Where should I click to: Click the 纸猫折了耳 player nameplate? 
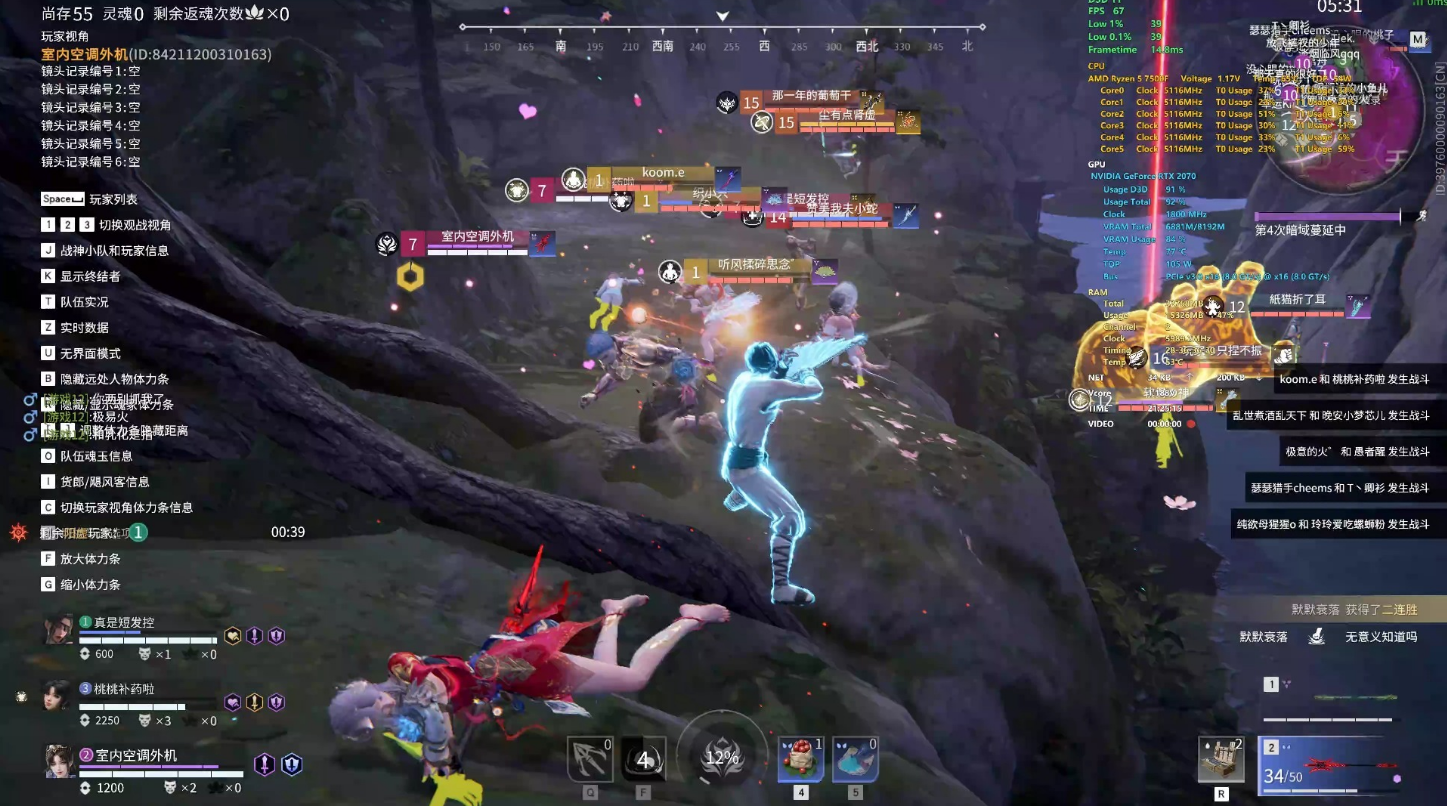click(x=1297, y=299)
